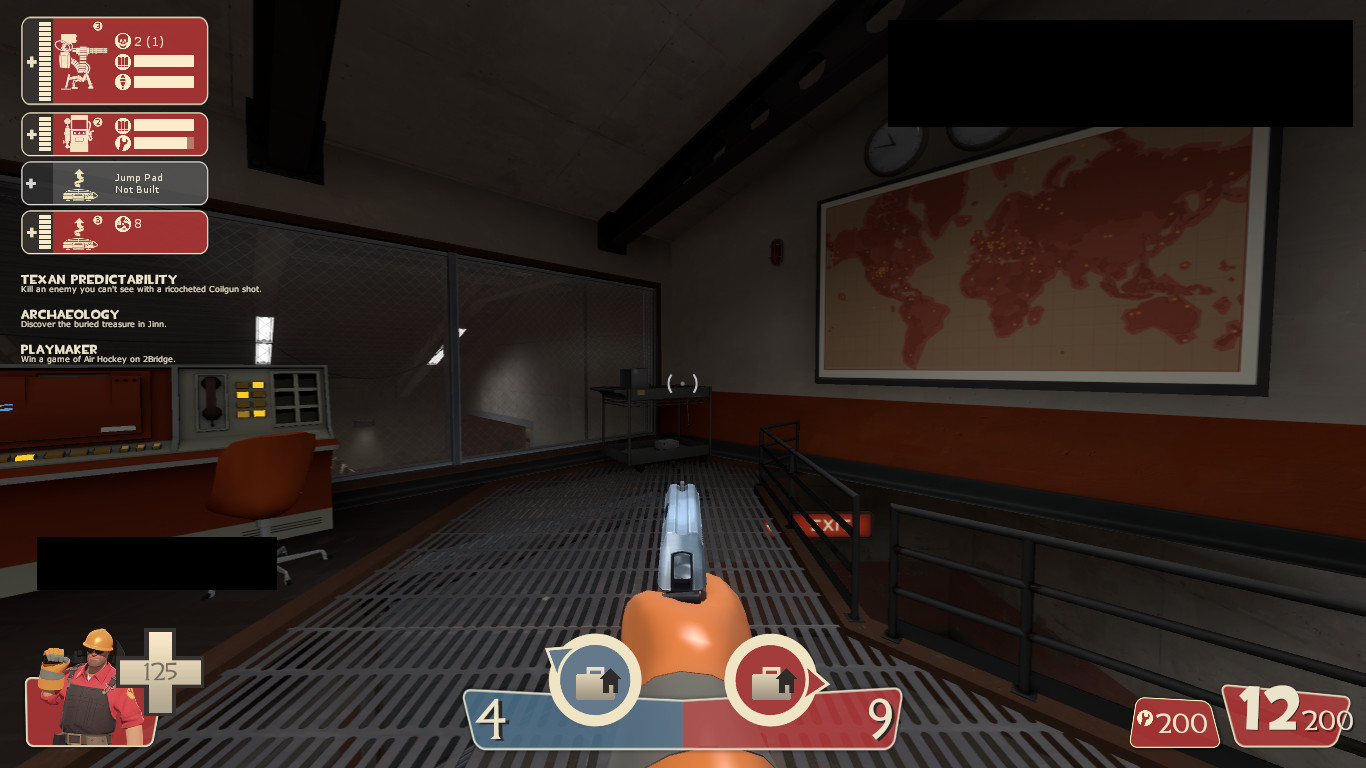
Task: Click the Jump Pad 'Not Built' panel
Action: (x=114, y=183)
